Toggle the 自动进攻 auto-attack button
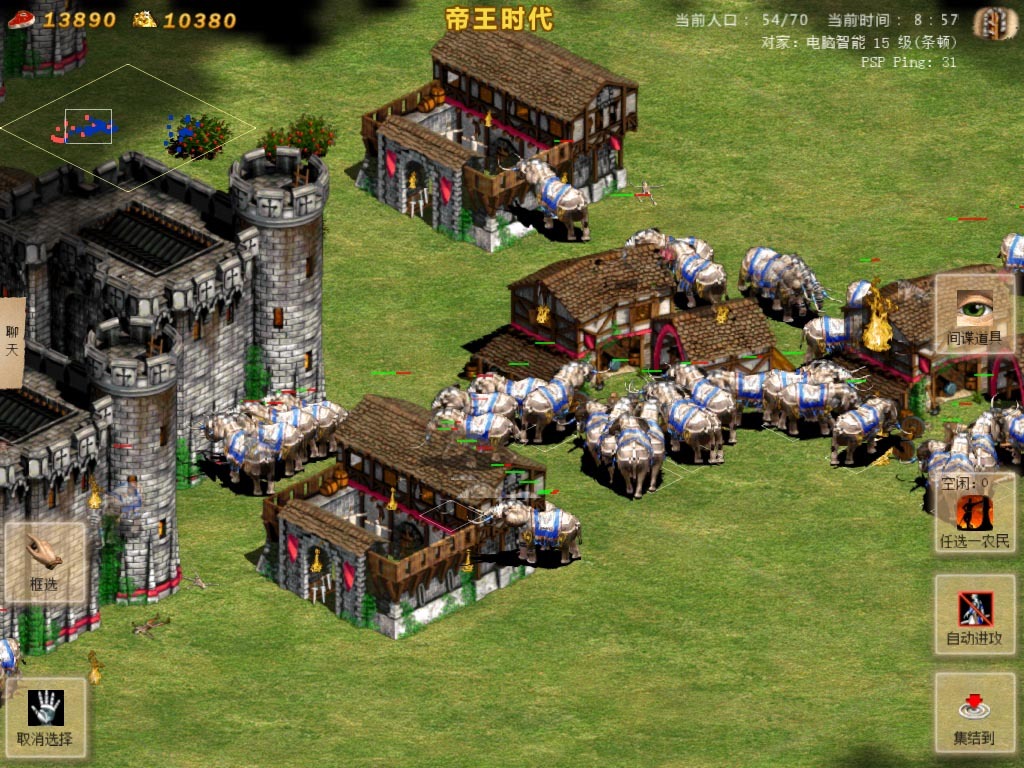Image resolution: width=1024 pixels, height=768 pixels. [974, 615]
